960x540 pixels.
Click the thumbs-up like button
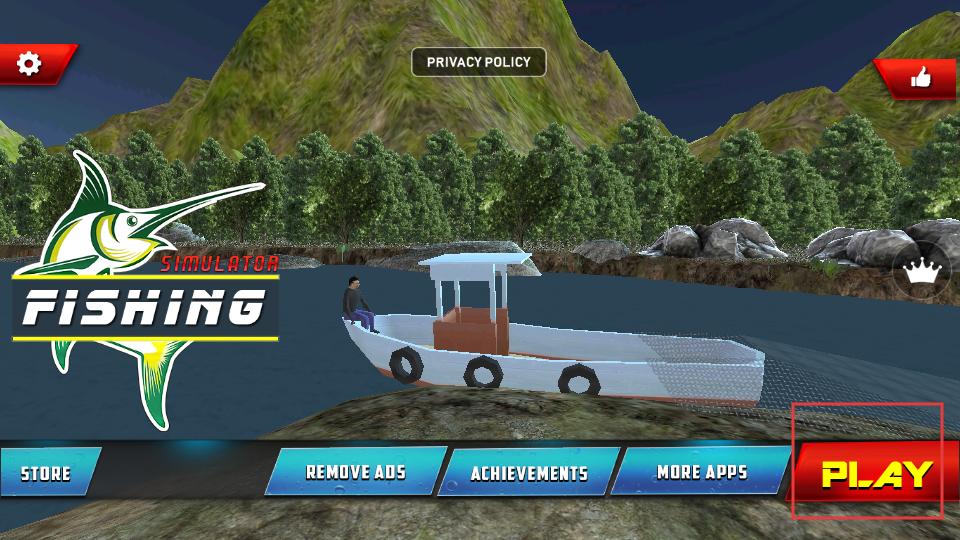point(920,77)
